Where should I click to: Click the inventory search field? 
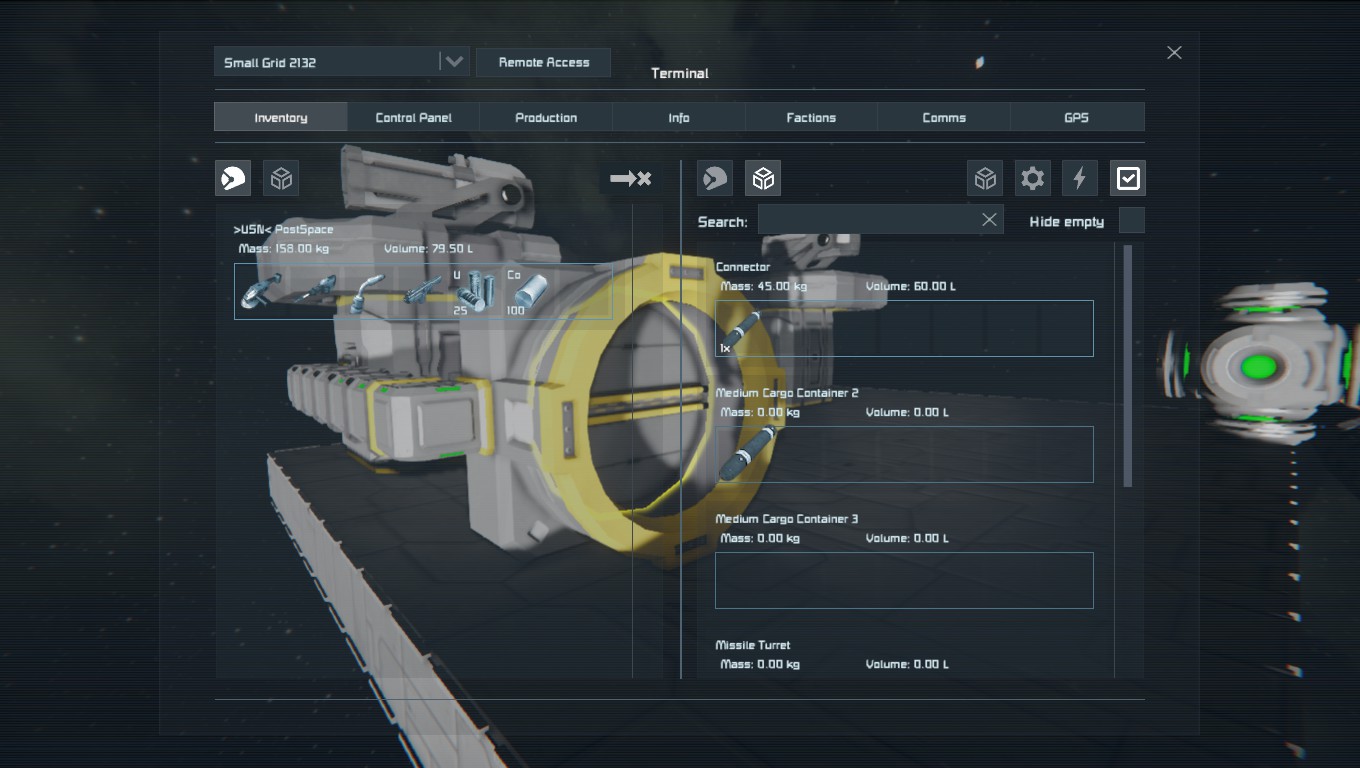point(867,221)
